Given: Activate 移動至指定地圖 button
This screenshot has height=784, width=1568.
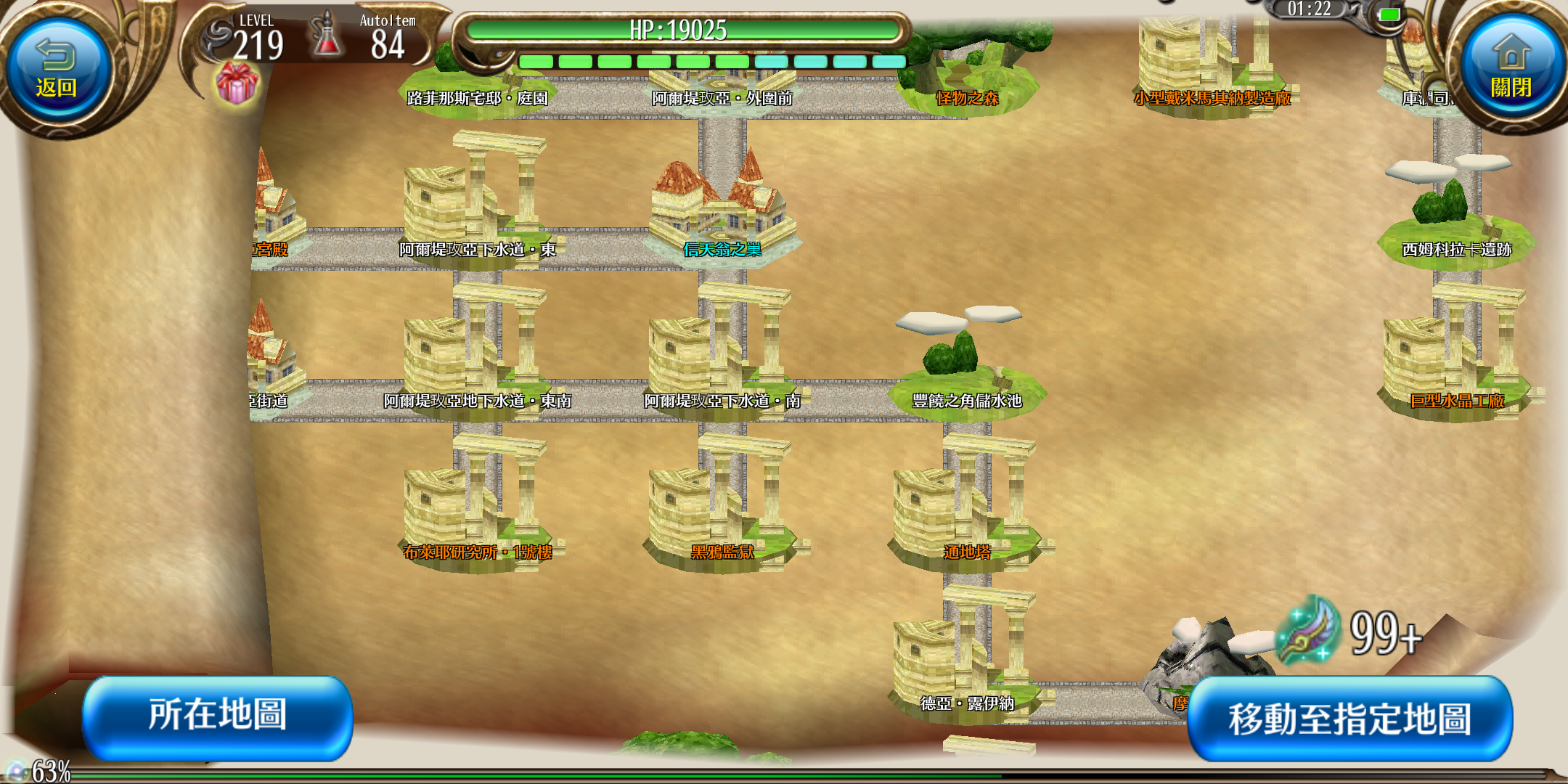Looking at the screenshot, I should pos(1349,719).
